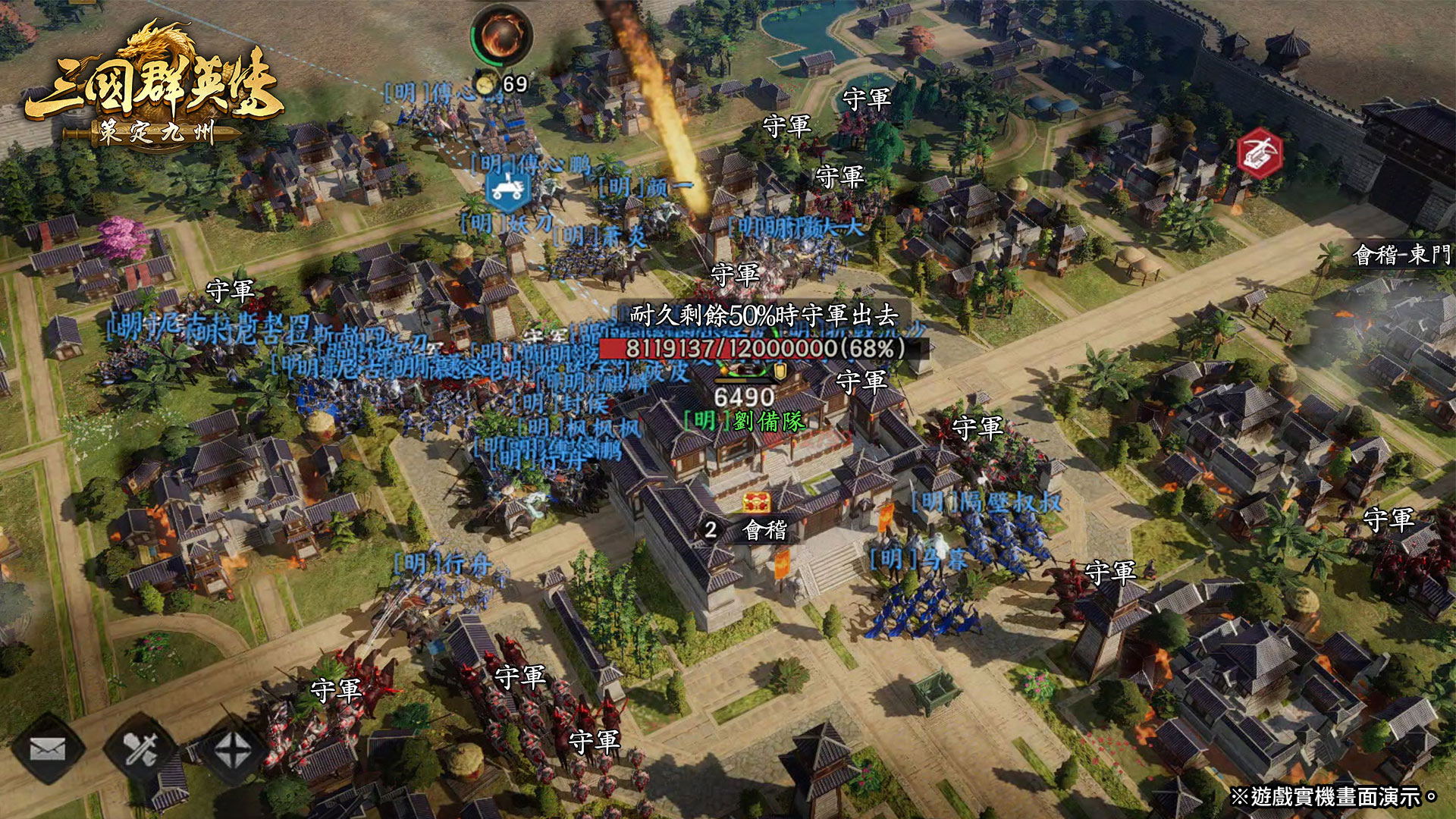Select the green 劉備隊 troop label
Image resolution: width=1456 pixels, height=819 pixels.
tap(744, 421)
